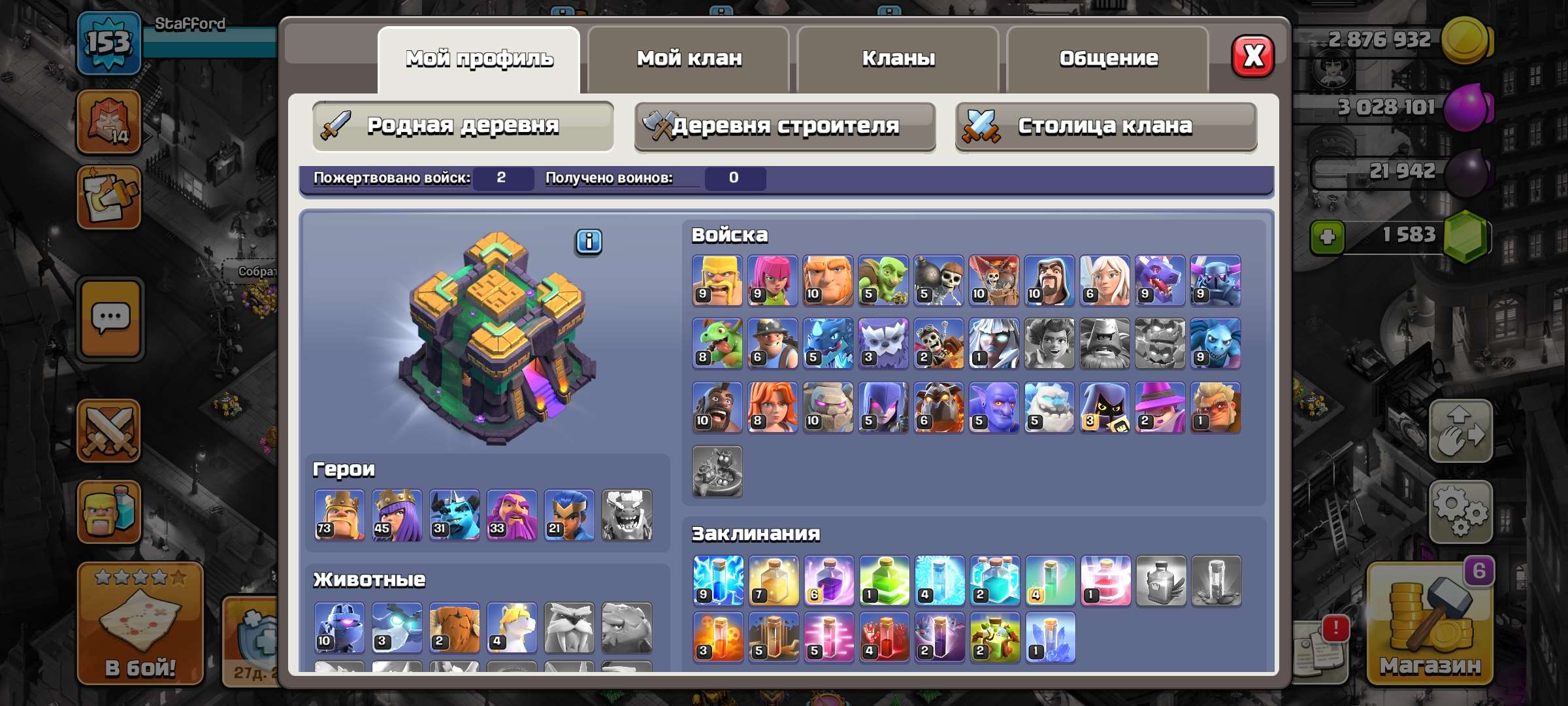Tap the Town Hall info (i) button

pyautogui.click(x=587, y=243)
